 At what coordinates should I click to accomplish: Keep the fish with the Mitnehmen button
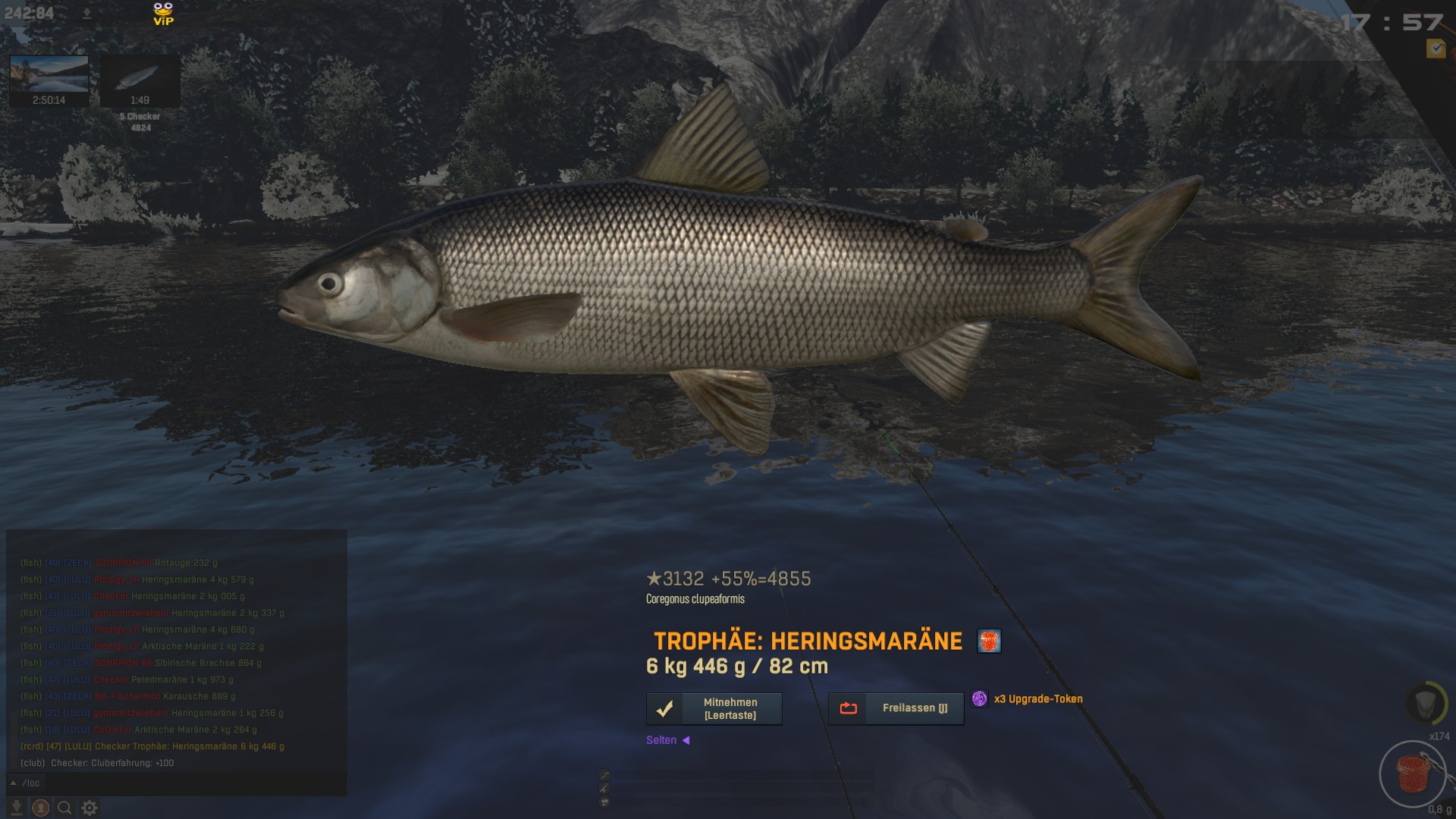tap(714, 708)
